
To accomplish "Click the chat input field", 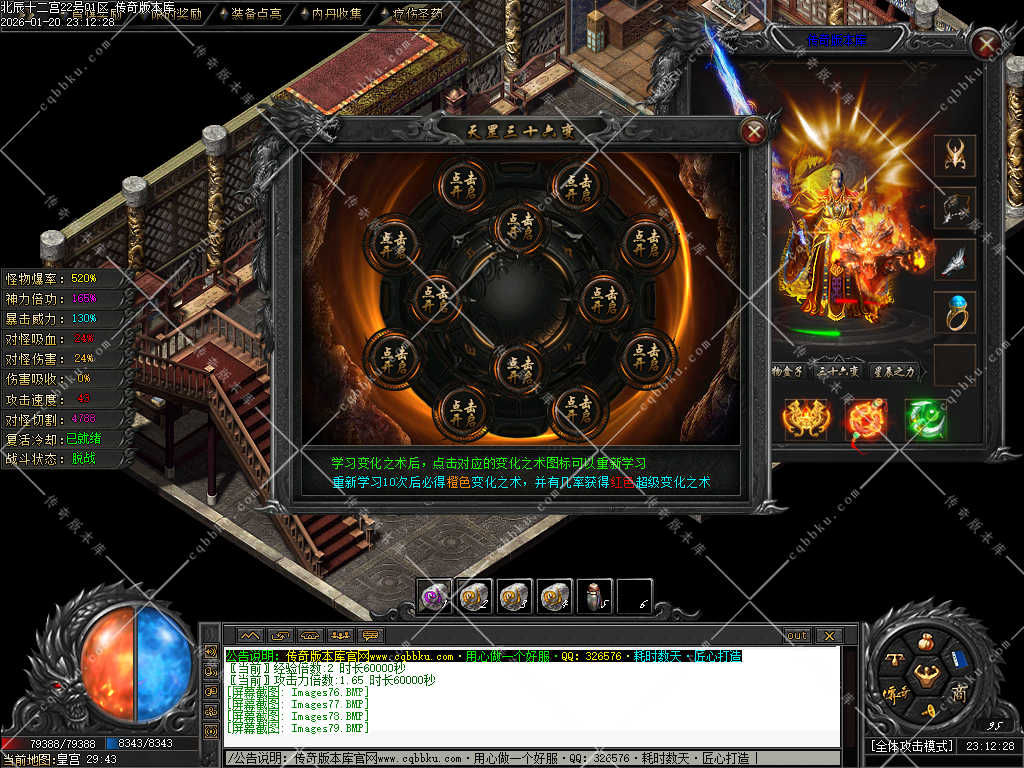I will (530, 759).
